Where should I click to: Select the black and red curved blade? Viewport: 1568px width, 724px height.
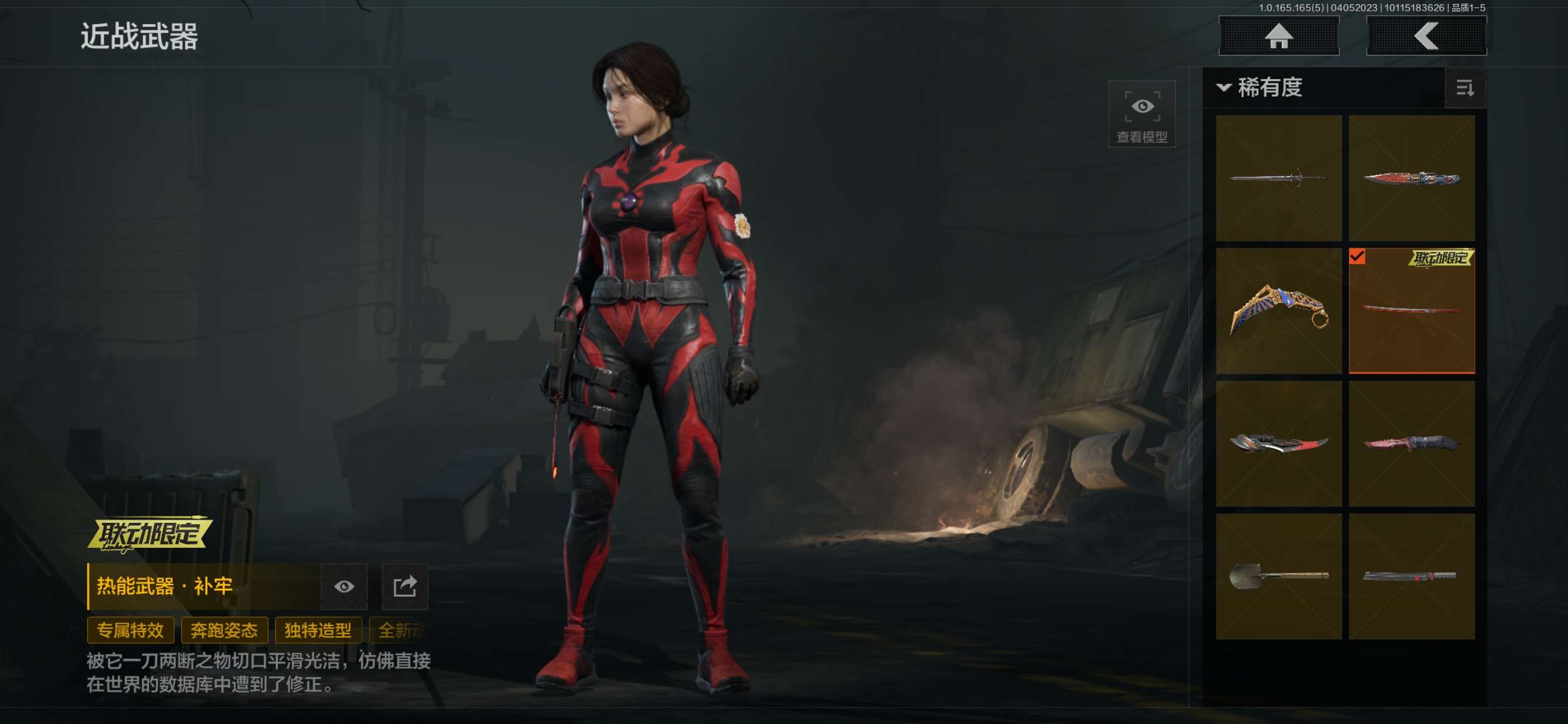tap(1279, 443)
